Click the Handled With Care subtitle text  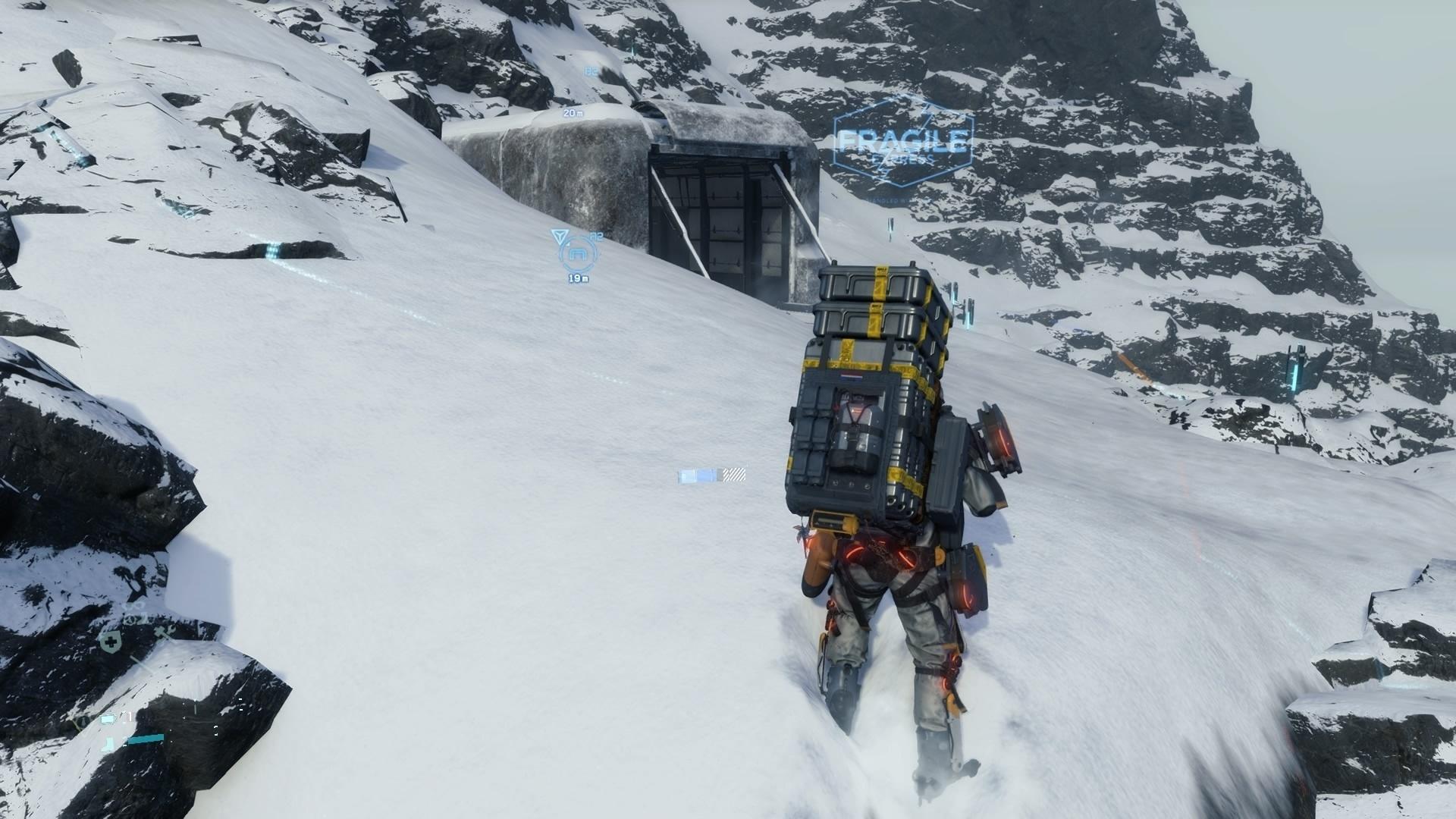tap(886, 201)
